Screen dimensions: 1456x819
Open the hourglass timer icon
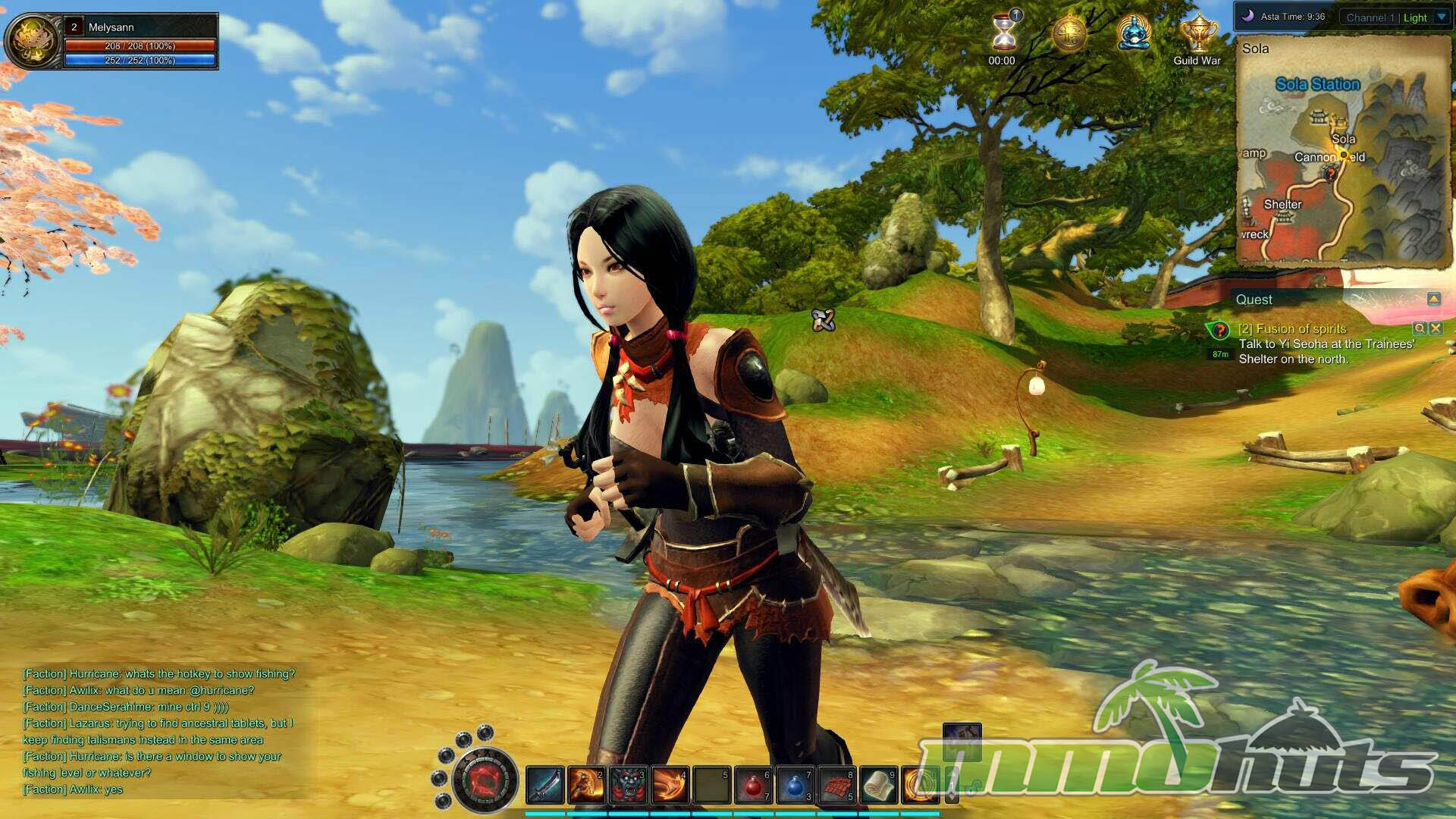pyautogui.click(x=1004, y=33)
